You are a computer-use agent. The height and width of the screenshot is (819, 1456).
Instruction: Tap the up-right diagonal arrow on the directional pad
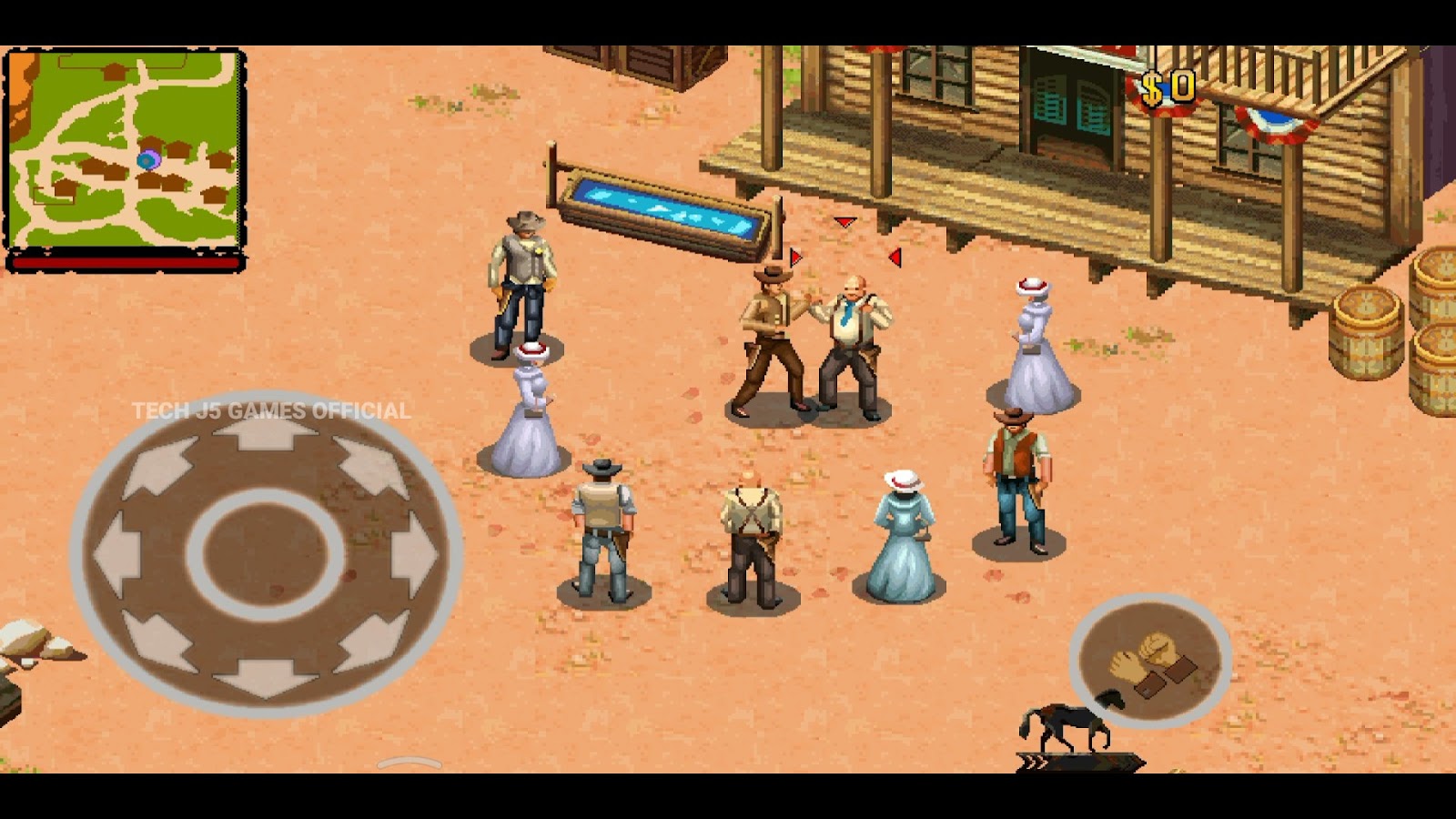(372, 466)
